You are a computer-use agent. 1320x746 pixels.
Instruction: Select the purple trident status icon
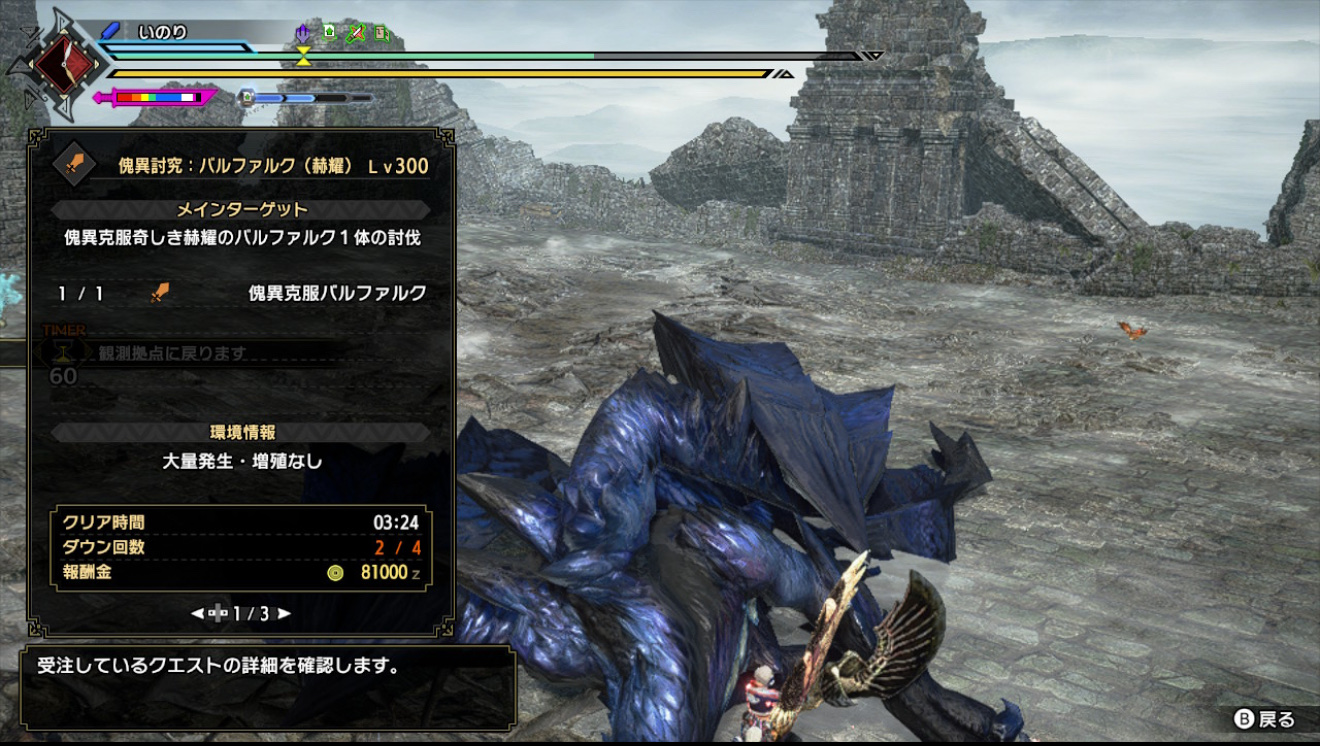(x=302, y=34)
